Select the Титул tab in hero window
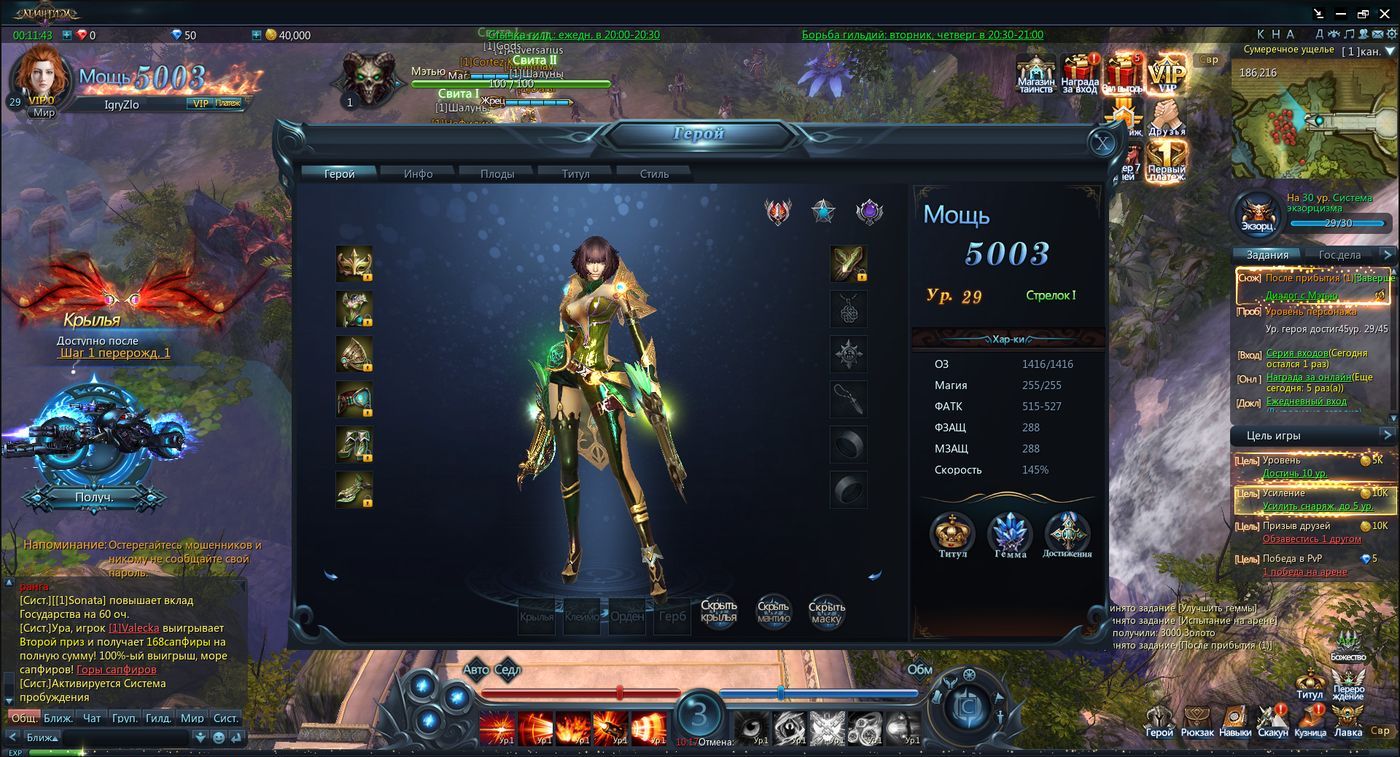Viewport: 1400px width, 757px height. pyautogui.click(x=575, y=173)
